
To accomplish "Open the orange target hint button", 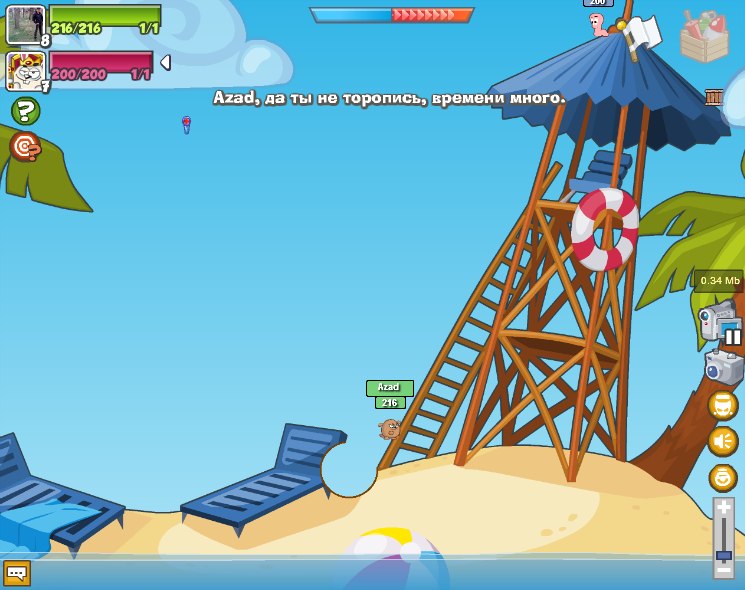I will coord(25,147).
